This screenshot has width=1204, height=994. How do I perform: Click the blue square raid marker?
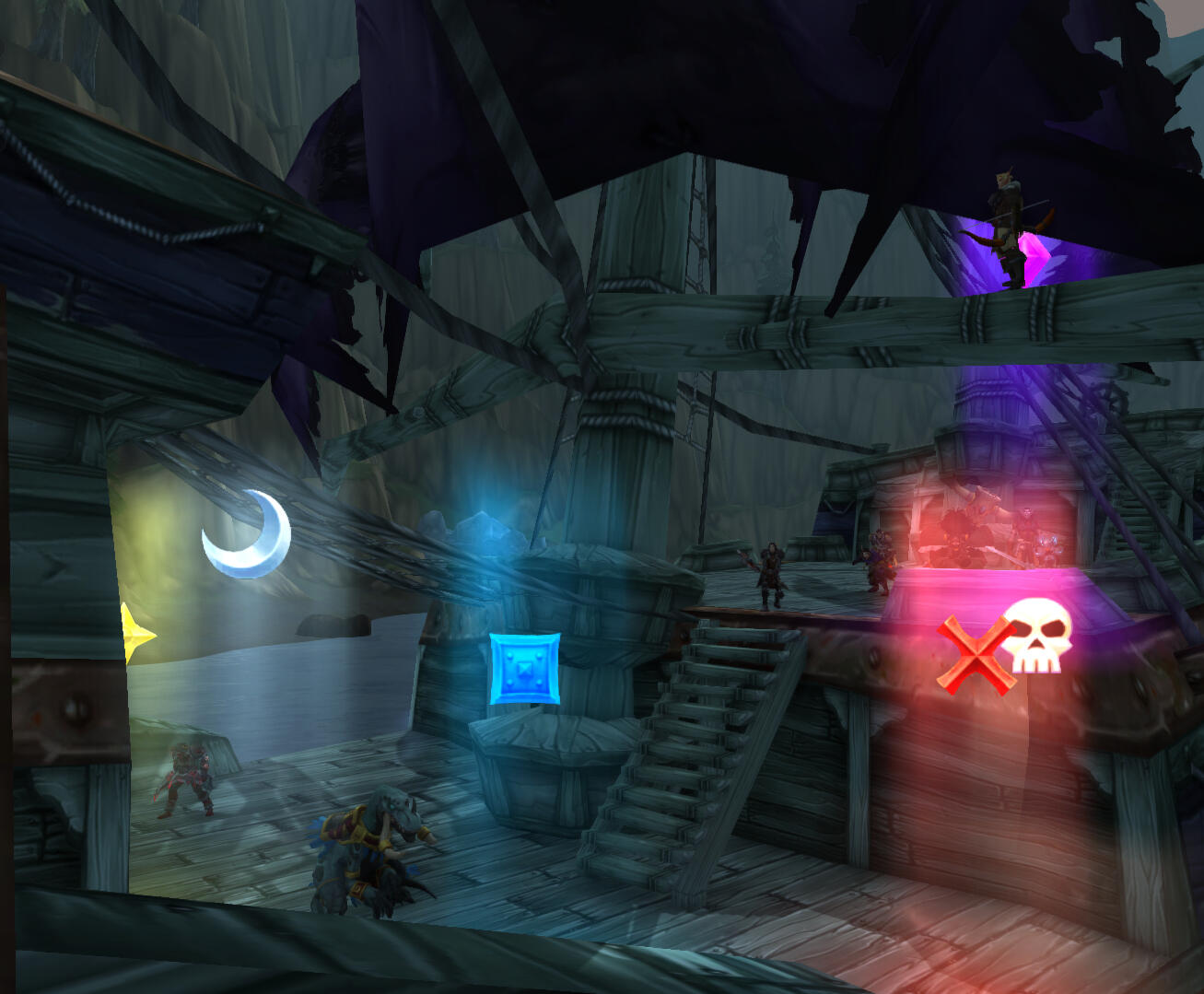524,669
